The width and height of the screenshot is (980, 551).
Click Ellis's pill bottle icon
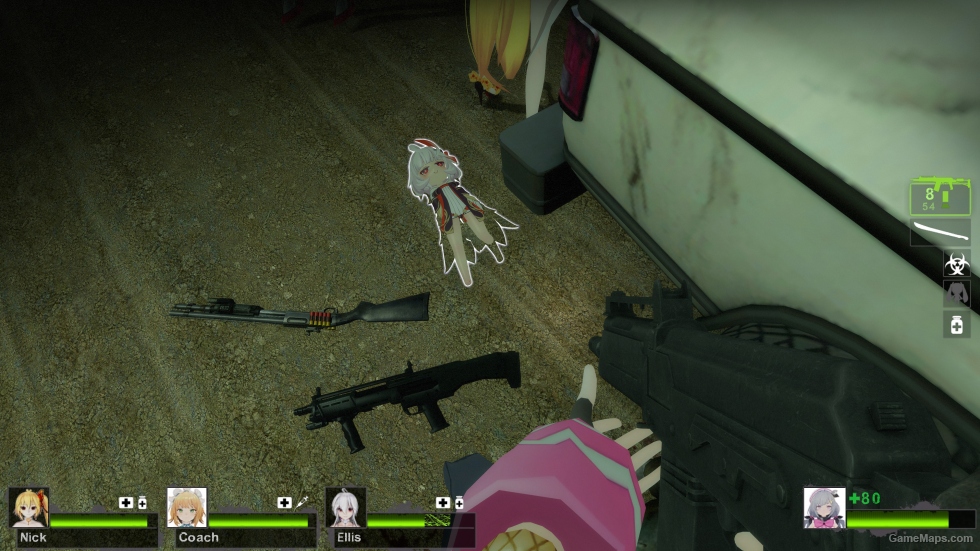[x=459, y=502]
